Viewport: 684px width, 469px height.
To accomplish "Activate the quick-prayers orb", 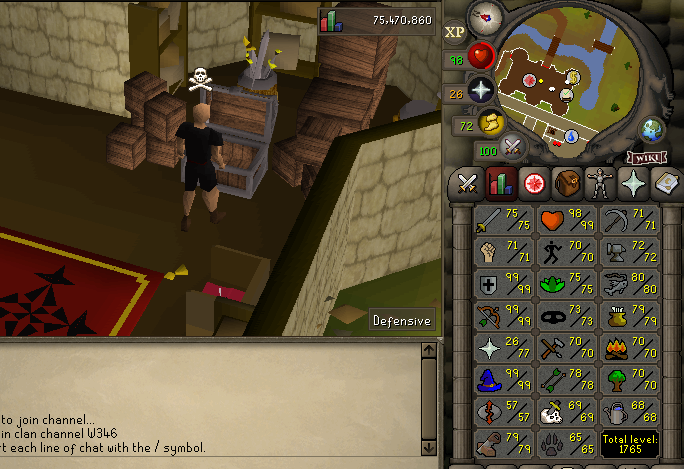I will click(484, 90).
